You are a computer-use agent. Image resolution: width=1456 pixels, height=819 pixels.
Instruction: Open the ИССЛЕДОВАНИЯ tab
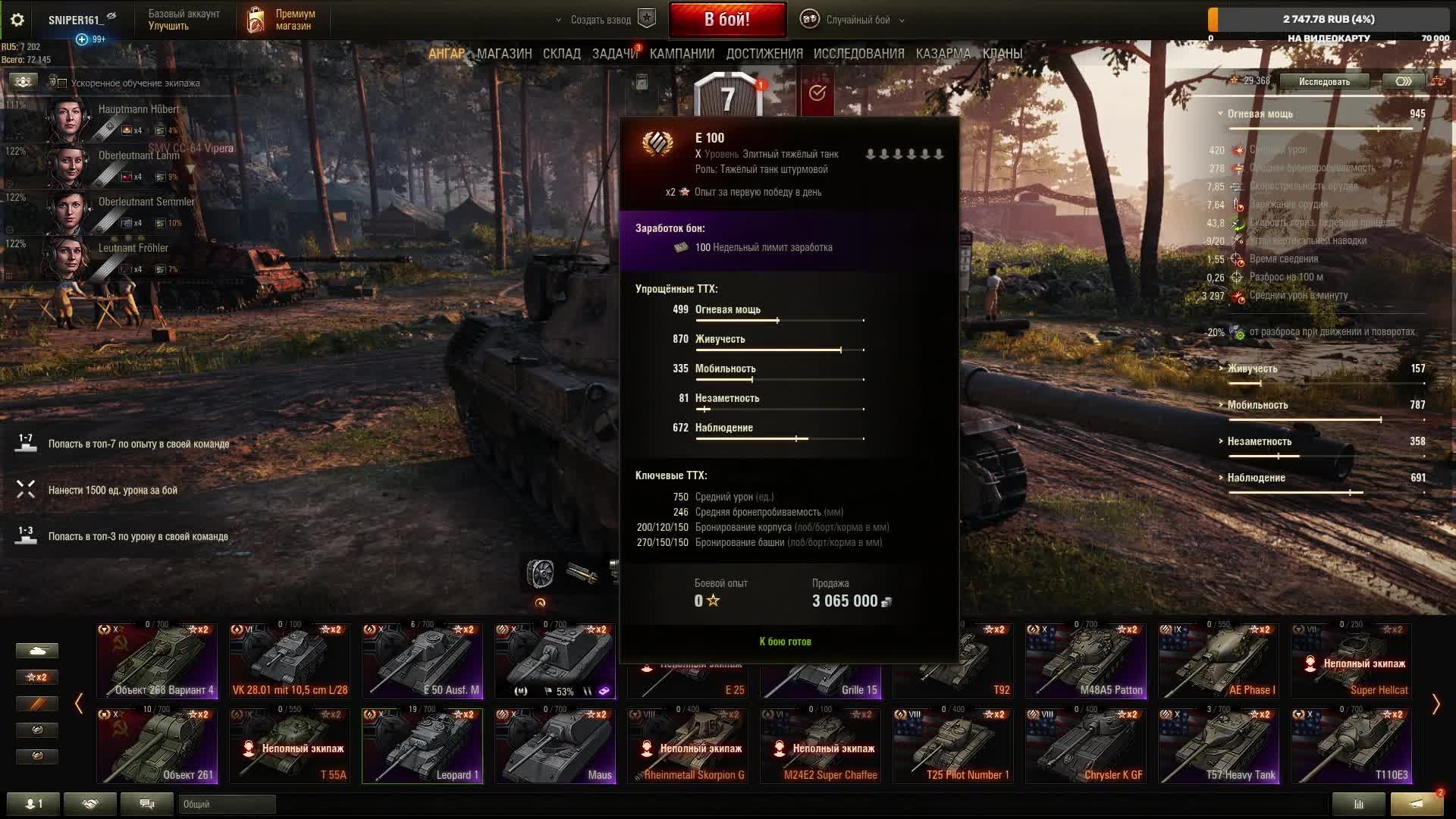tap(858, 54)
